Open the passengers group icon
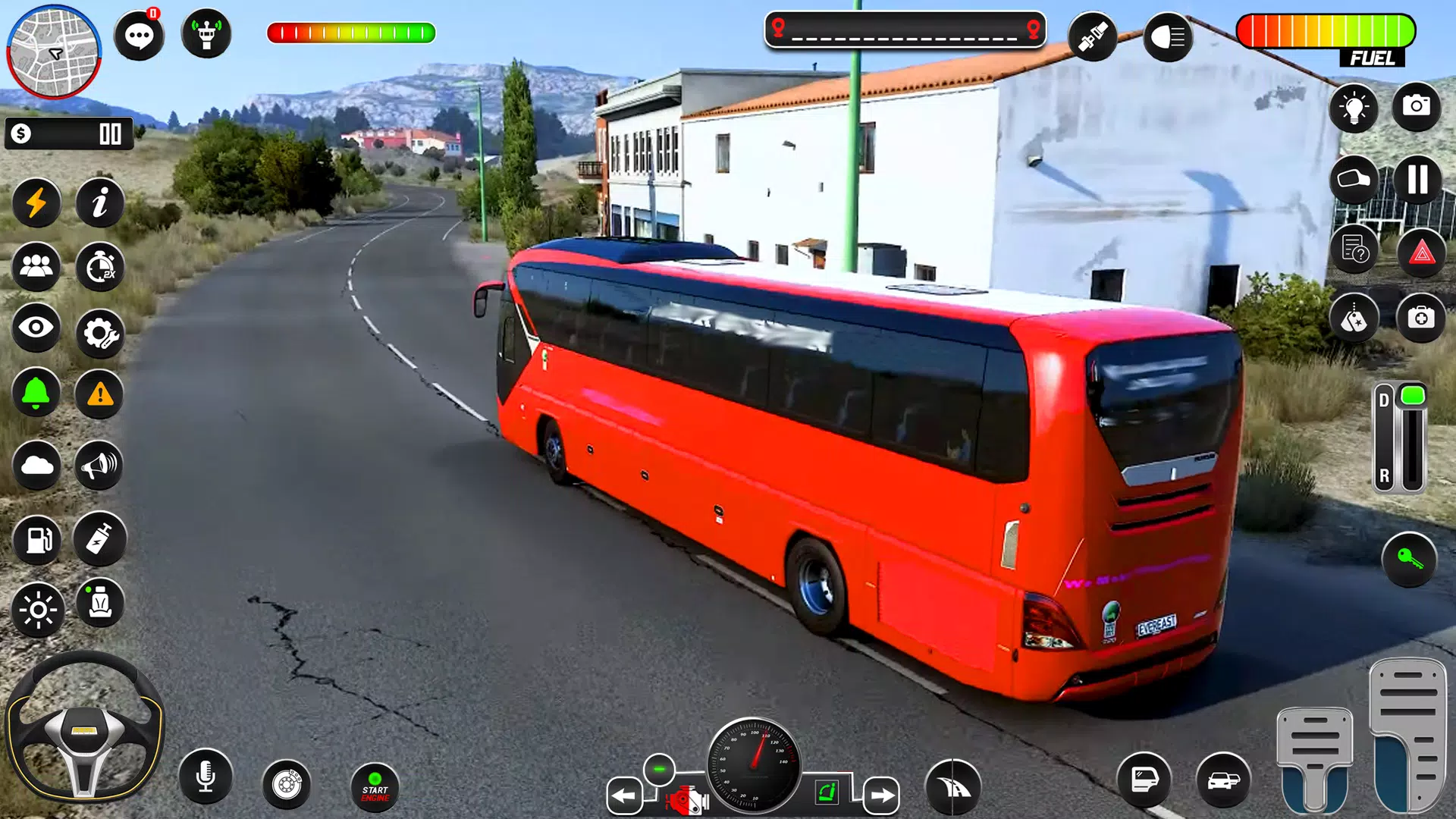The image size is (1456, 819). click(x=36, y=266)
